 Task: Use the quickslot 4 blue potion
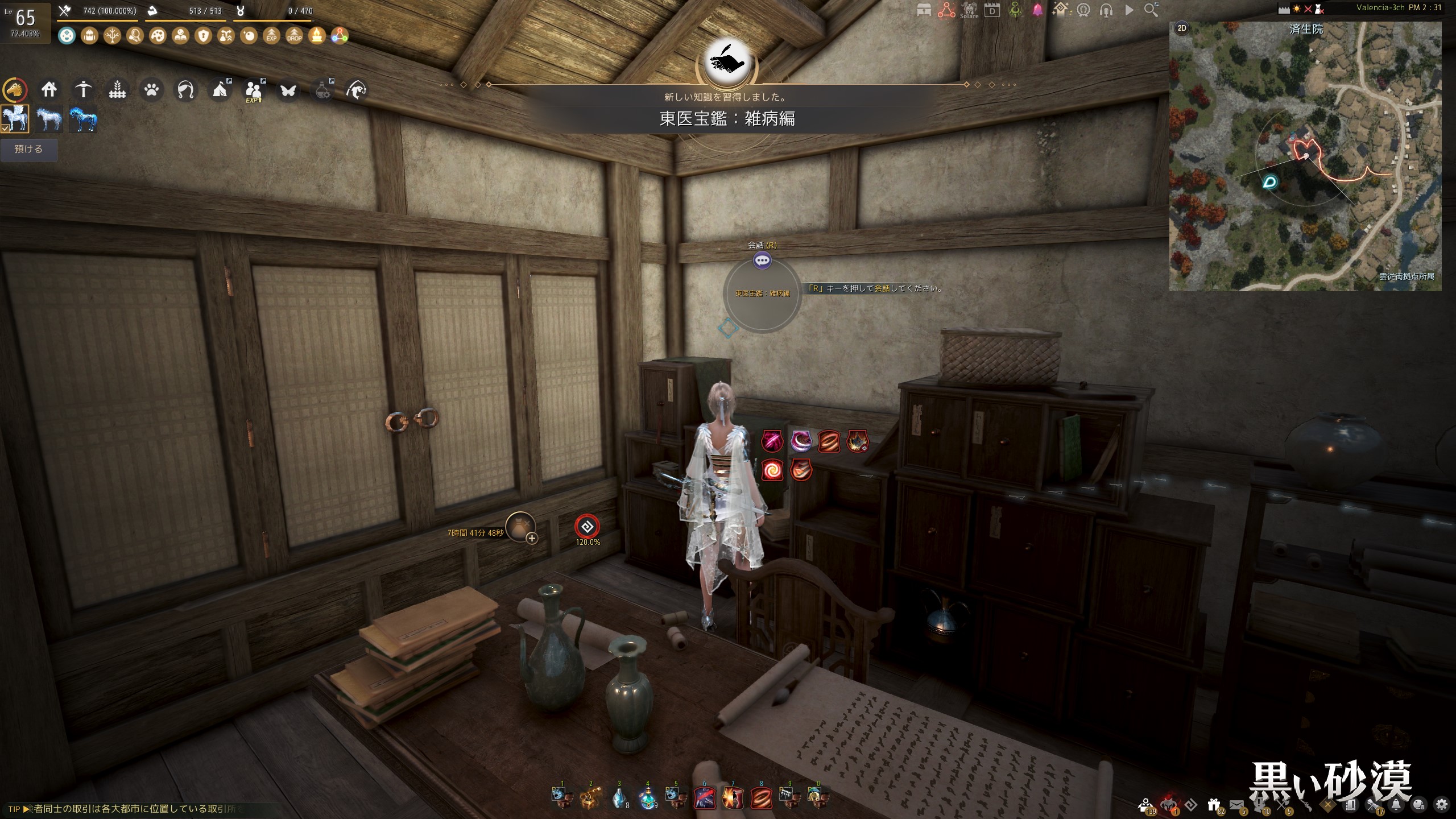click(x=647, y=799)
